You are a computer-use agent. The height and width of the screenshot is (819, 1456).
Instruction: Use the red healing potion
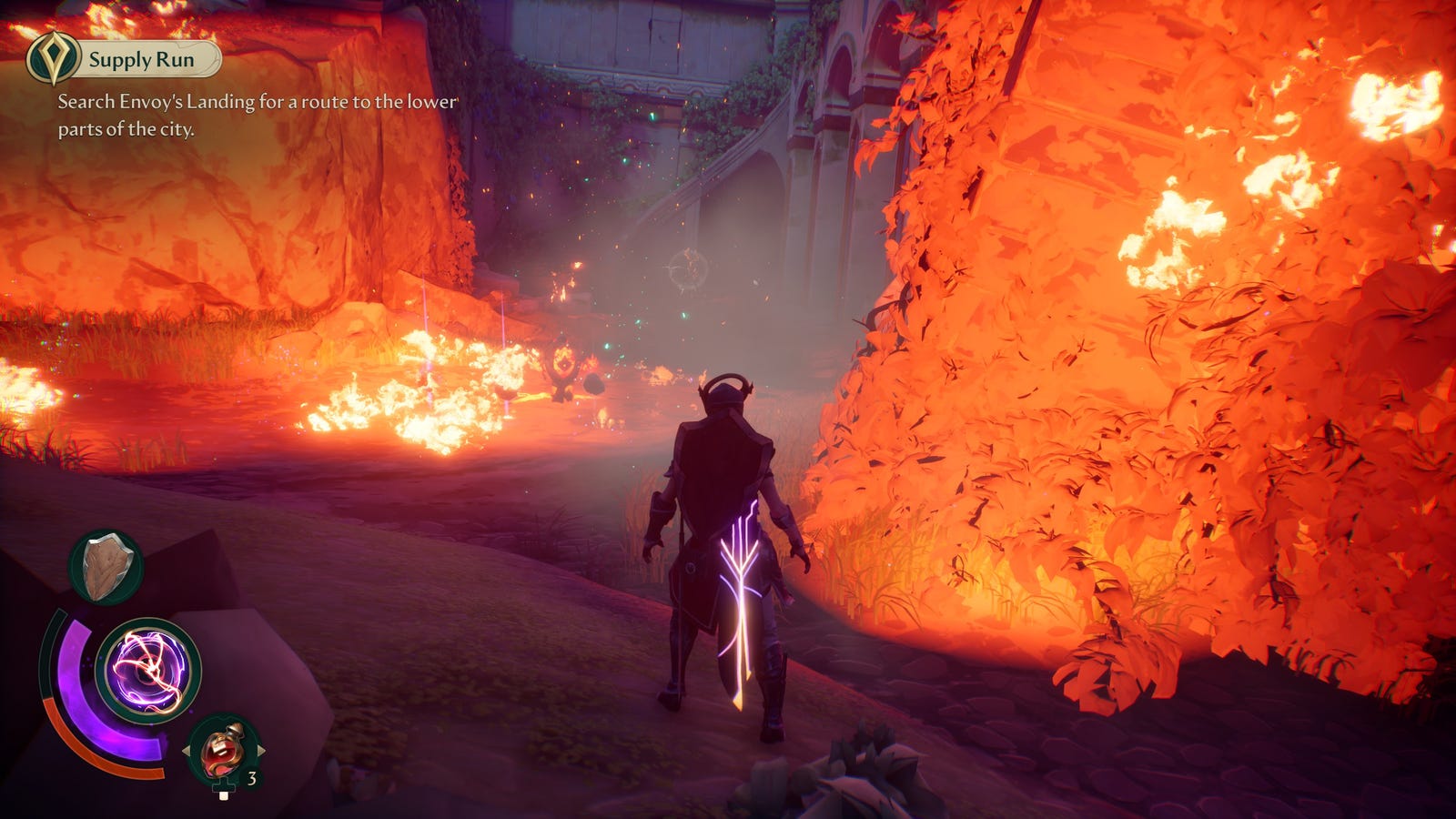pos(223,748)
